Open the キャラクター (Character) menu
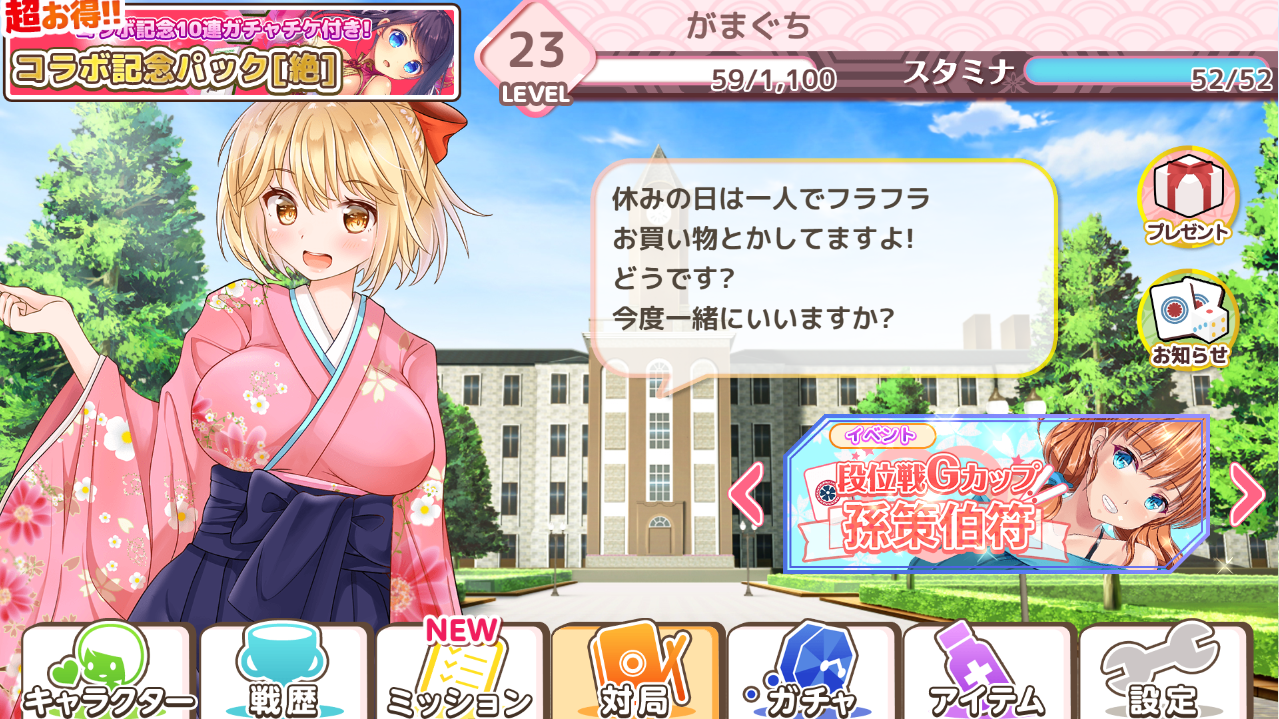1279x719 pixels. click(108, 673)
